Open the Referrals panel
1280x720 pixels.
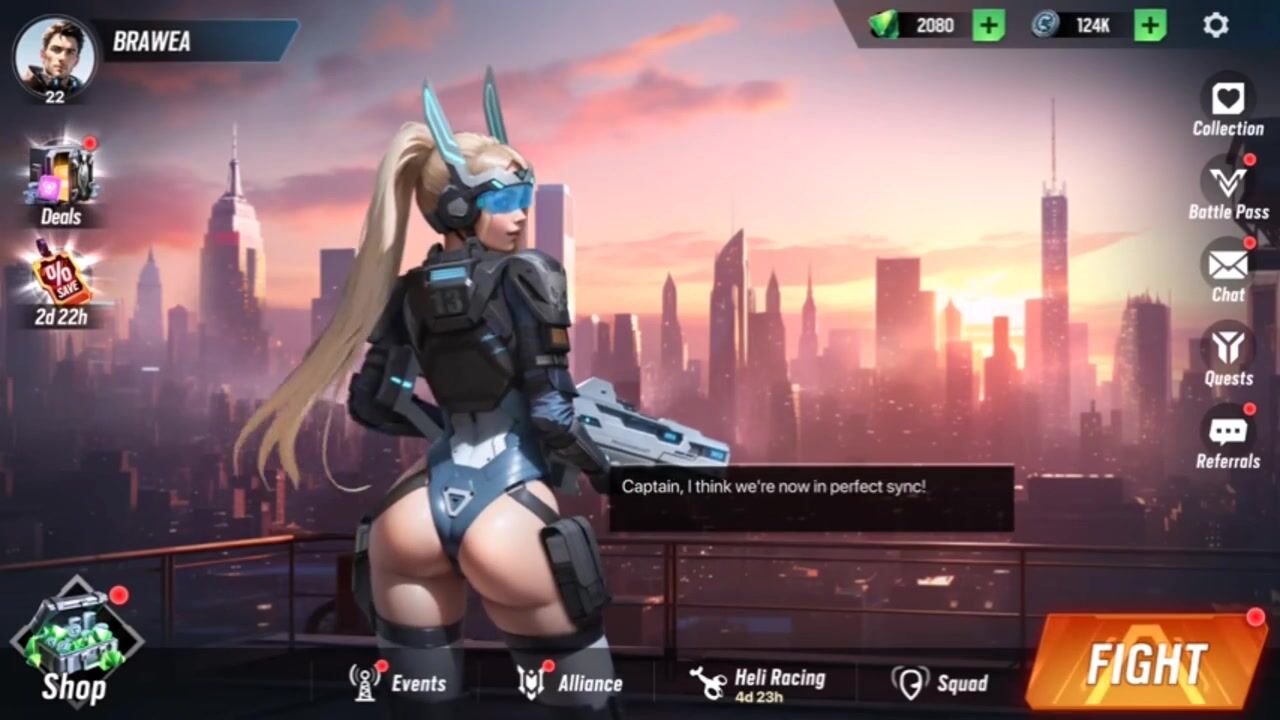(x=1227, y=433)
